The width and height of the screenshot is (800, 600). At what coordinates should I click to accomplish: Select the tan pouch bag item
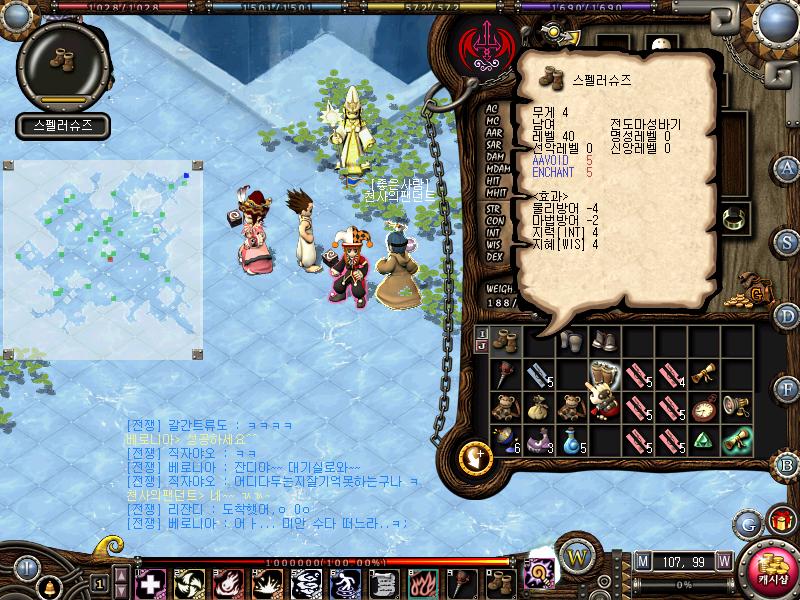coord(535,407)
